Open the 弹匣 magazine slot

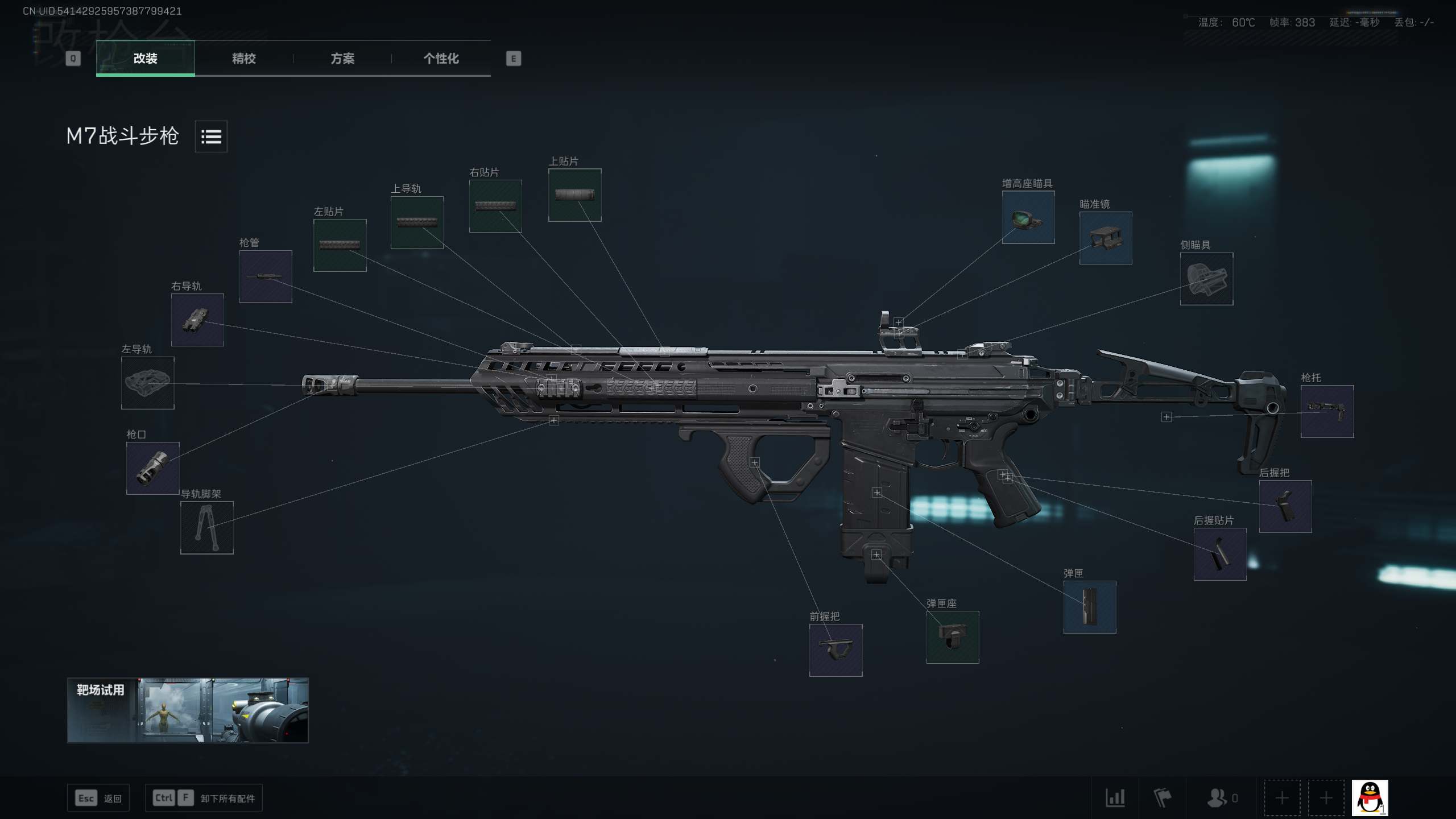pyautogui.click(x=1090, y=607)
